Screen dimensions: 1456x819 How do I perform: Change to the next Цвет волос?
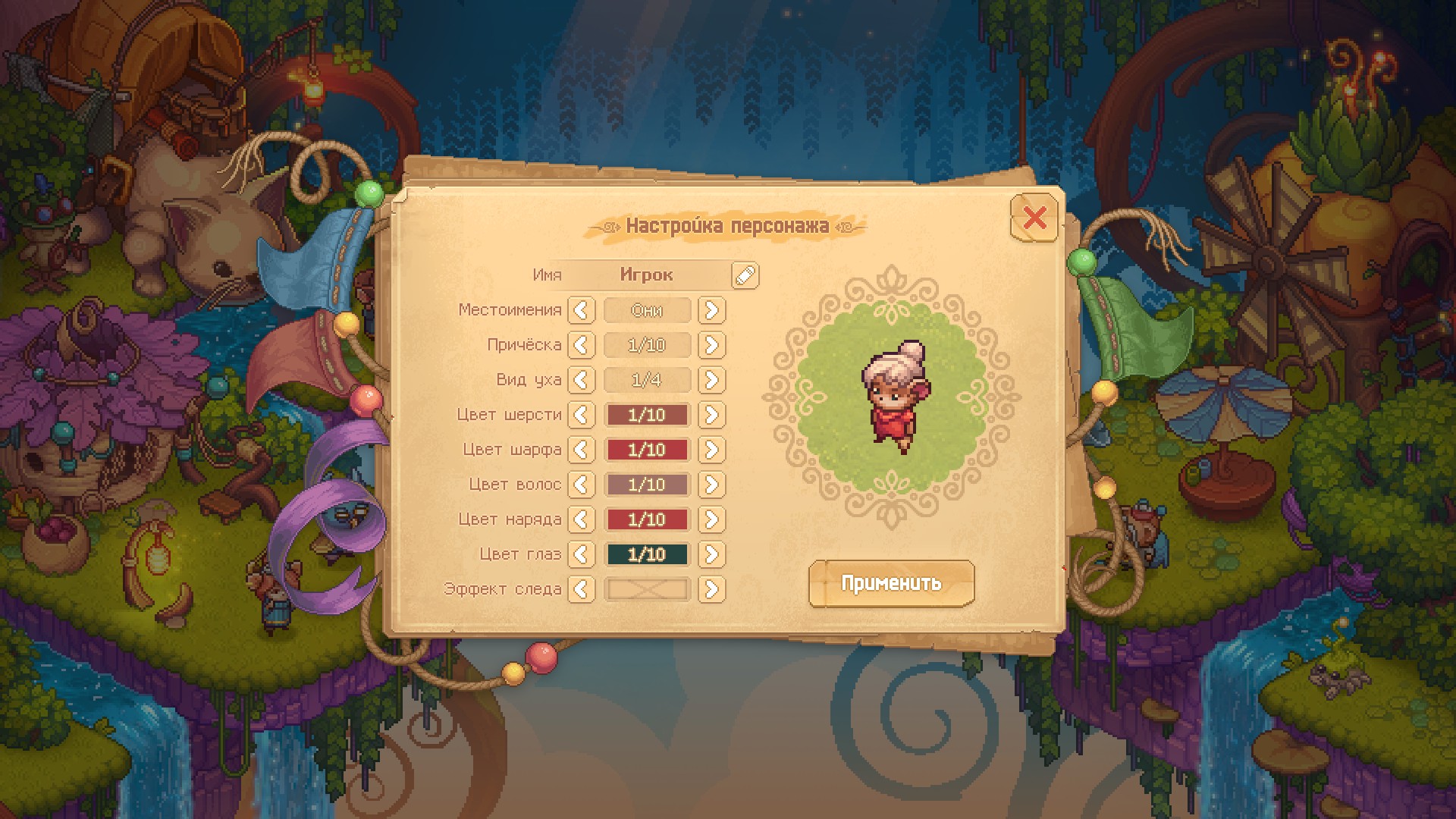coord(711,485)
